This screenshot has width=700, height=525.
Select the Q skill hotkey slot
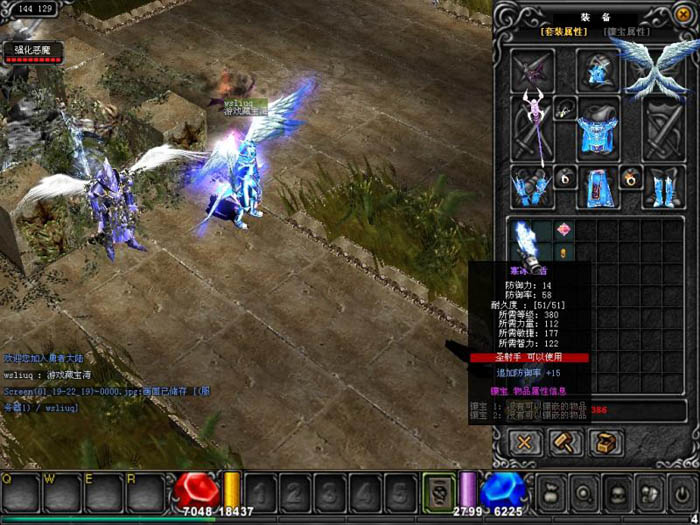[x=20, y=493]
